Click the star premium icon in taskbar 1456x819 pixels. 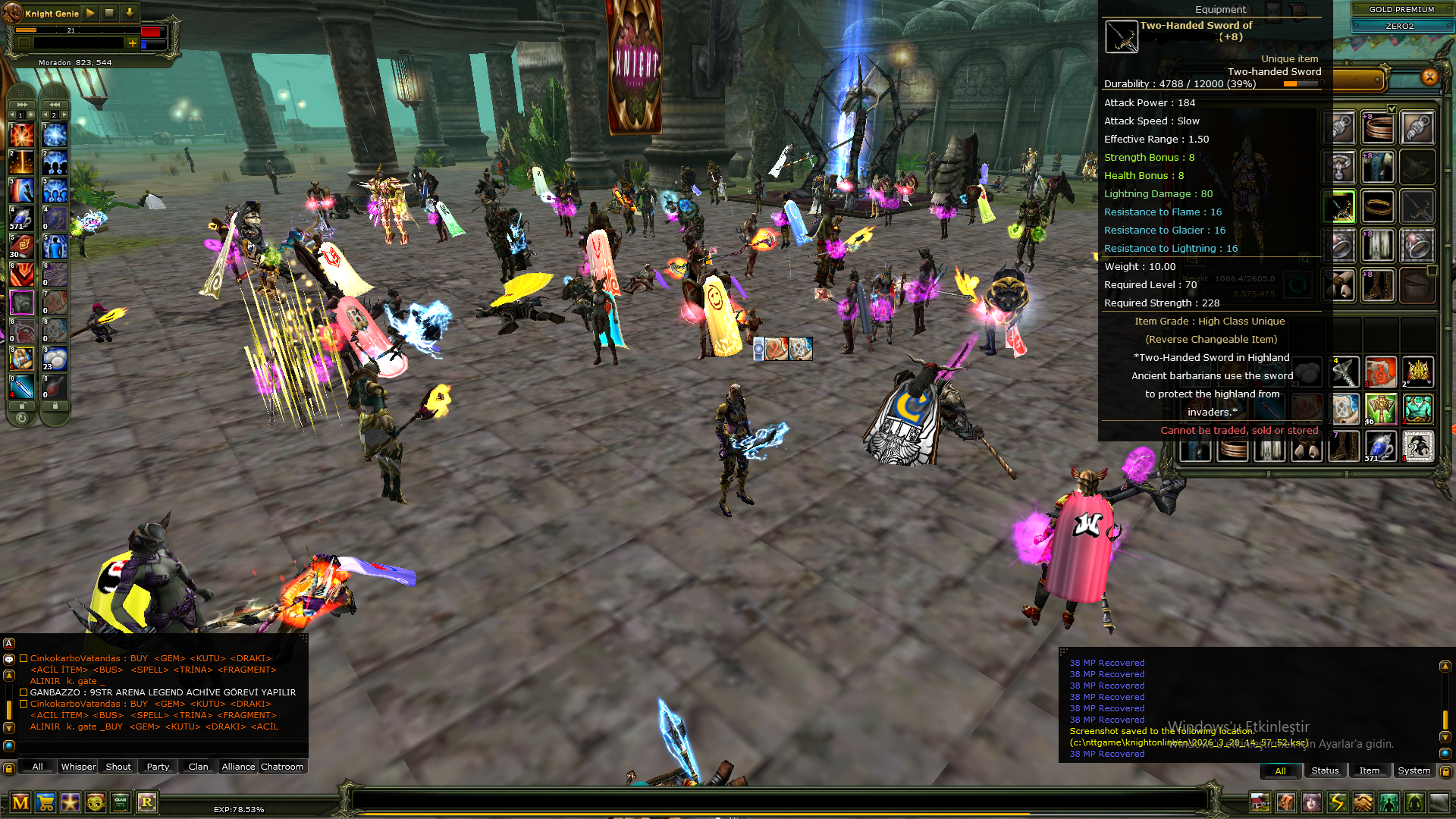(69, 801)
